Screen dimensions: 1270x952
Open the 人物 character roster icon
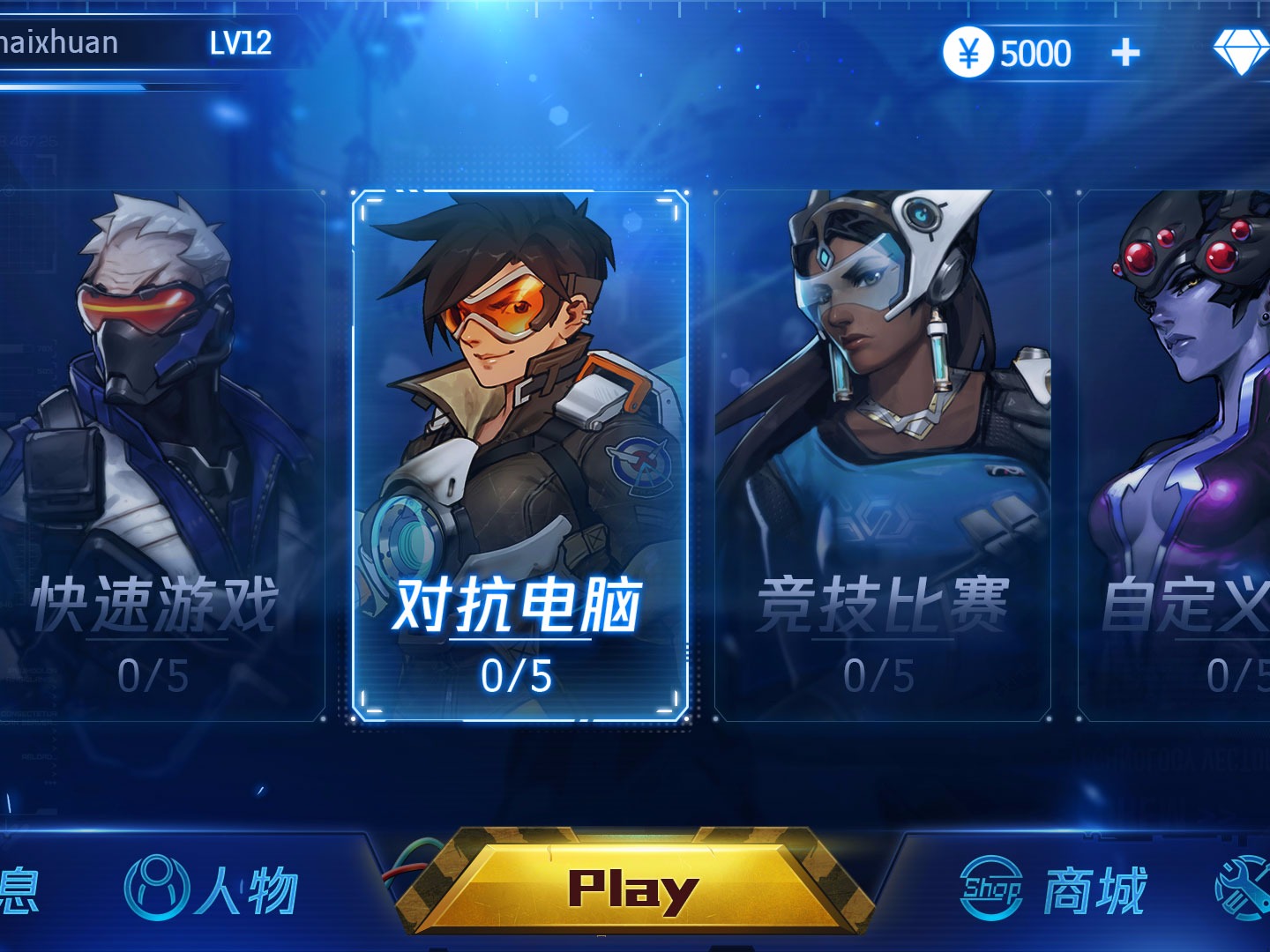point(159,886)
